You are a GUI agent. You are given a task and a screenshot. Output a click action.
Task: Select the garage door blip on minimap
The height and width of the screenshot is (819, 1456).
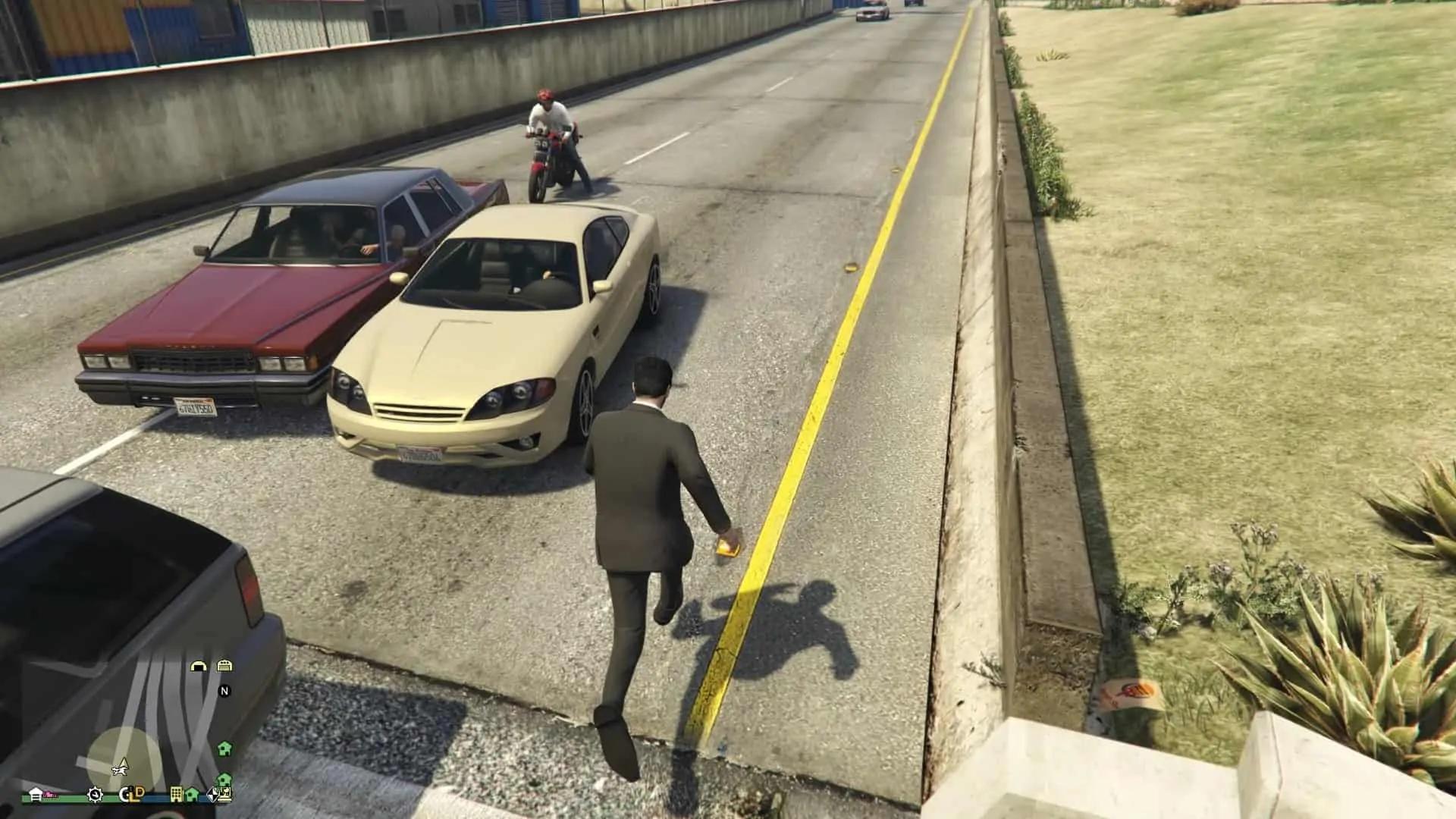coord(224,666)
